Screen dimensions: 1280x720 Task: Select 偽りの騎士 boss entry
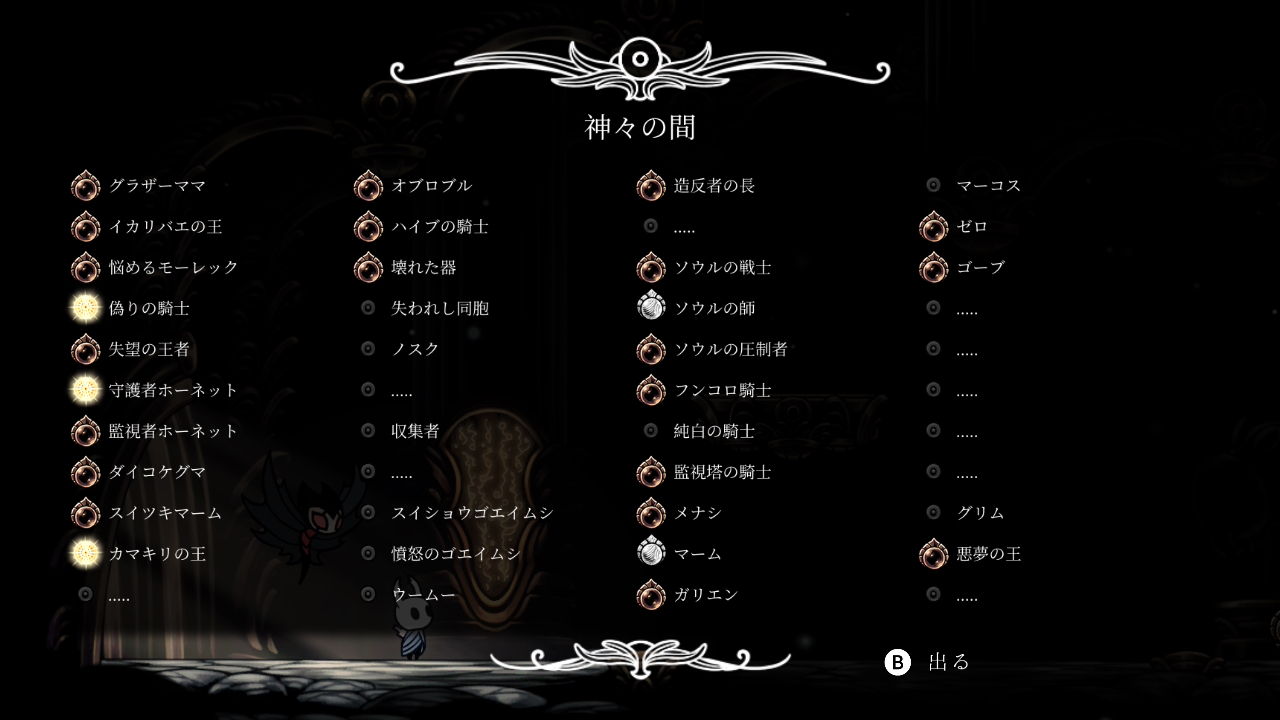pyautogui.click(x=149, y=308)
